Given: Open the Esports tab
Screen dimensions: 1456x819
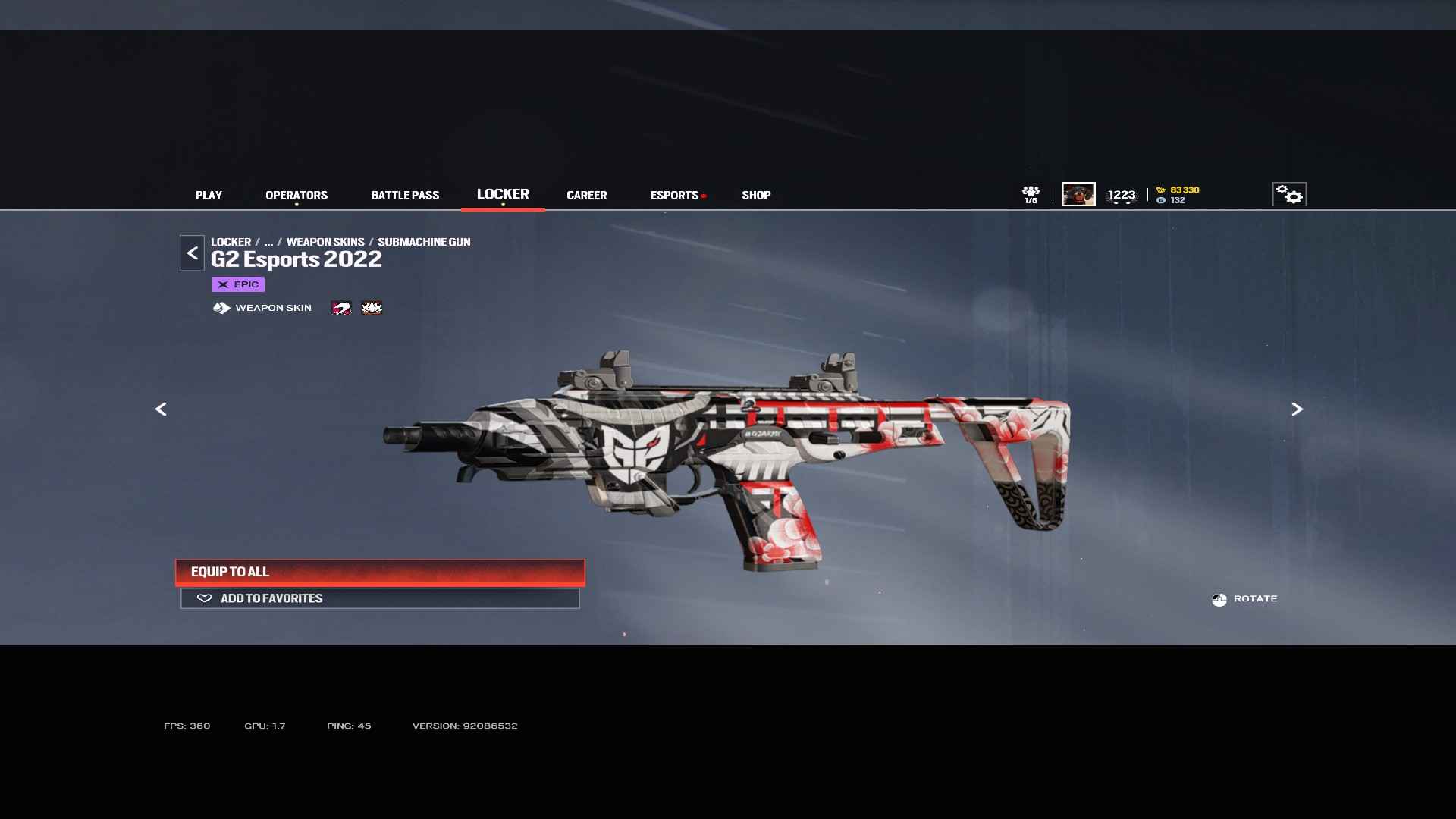Looking at the screenshot, I should coord(674,195).
